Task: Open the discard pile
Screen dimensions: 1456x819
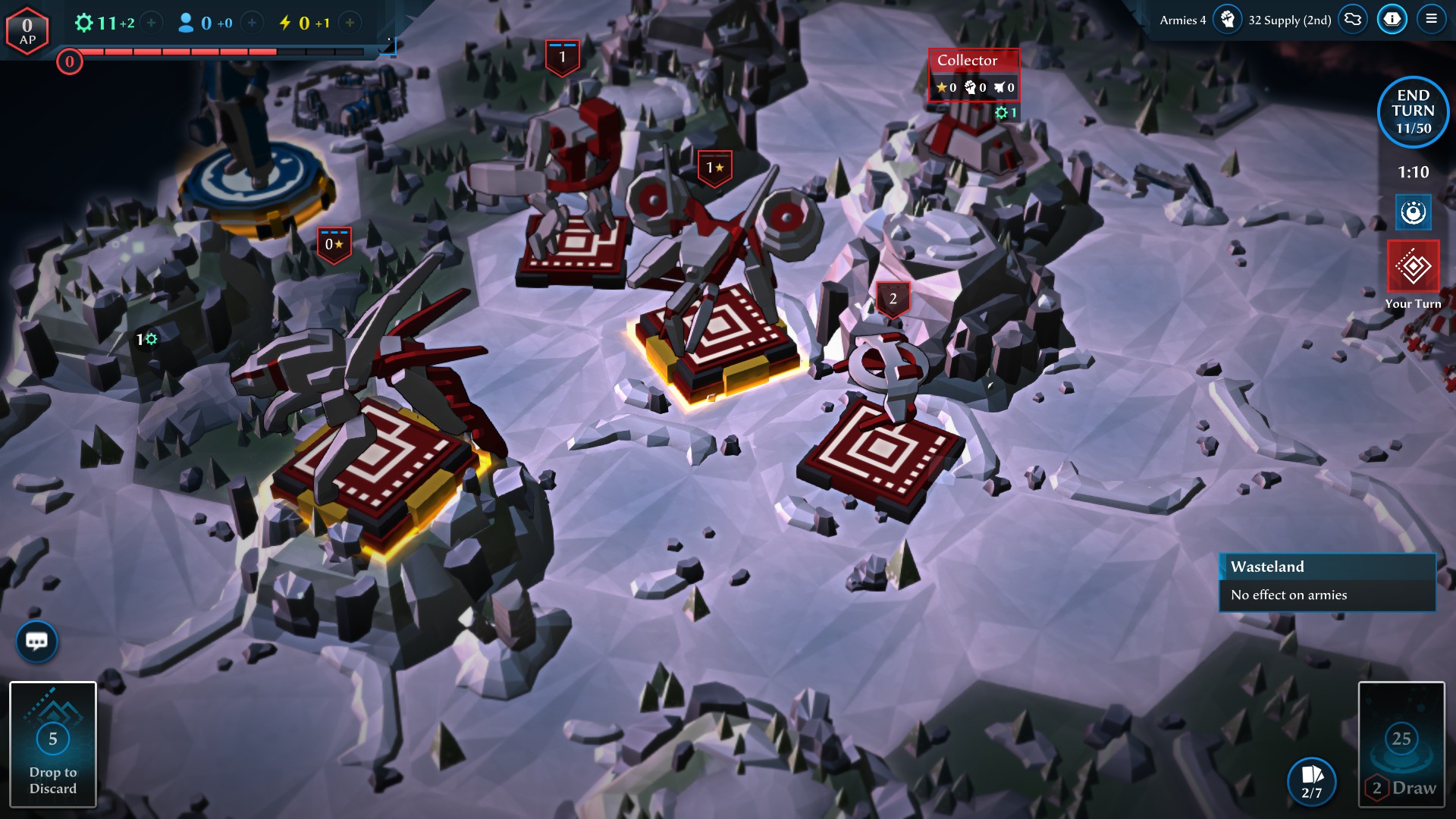Action: (53, 745)
